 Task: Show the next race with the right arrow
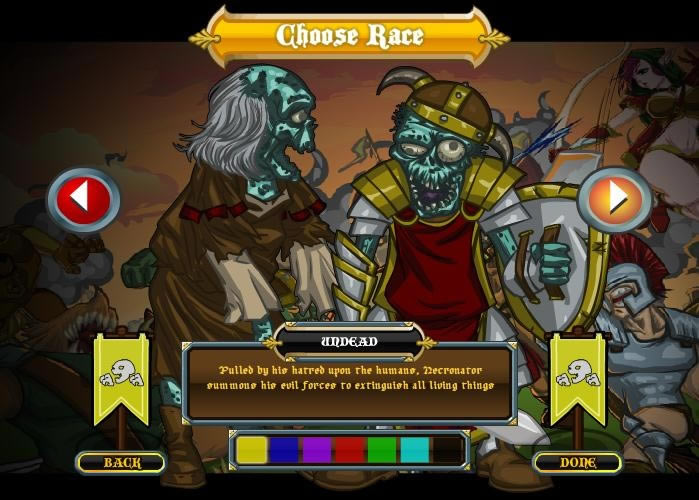coord(614,199)
